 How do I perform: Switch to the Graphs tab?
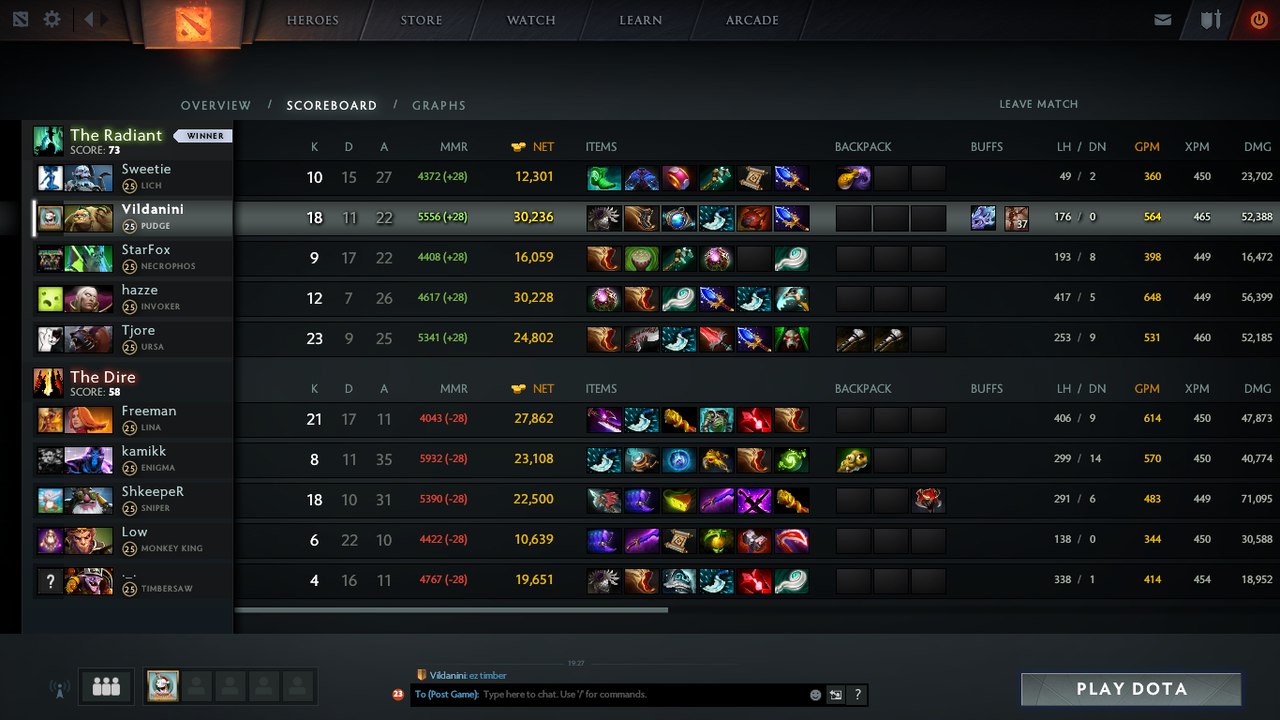point(439,105)
